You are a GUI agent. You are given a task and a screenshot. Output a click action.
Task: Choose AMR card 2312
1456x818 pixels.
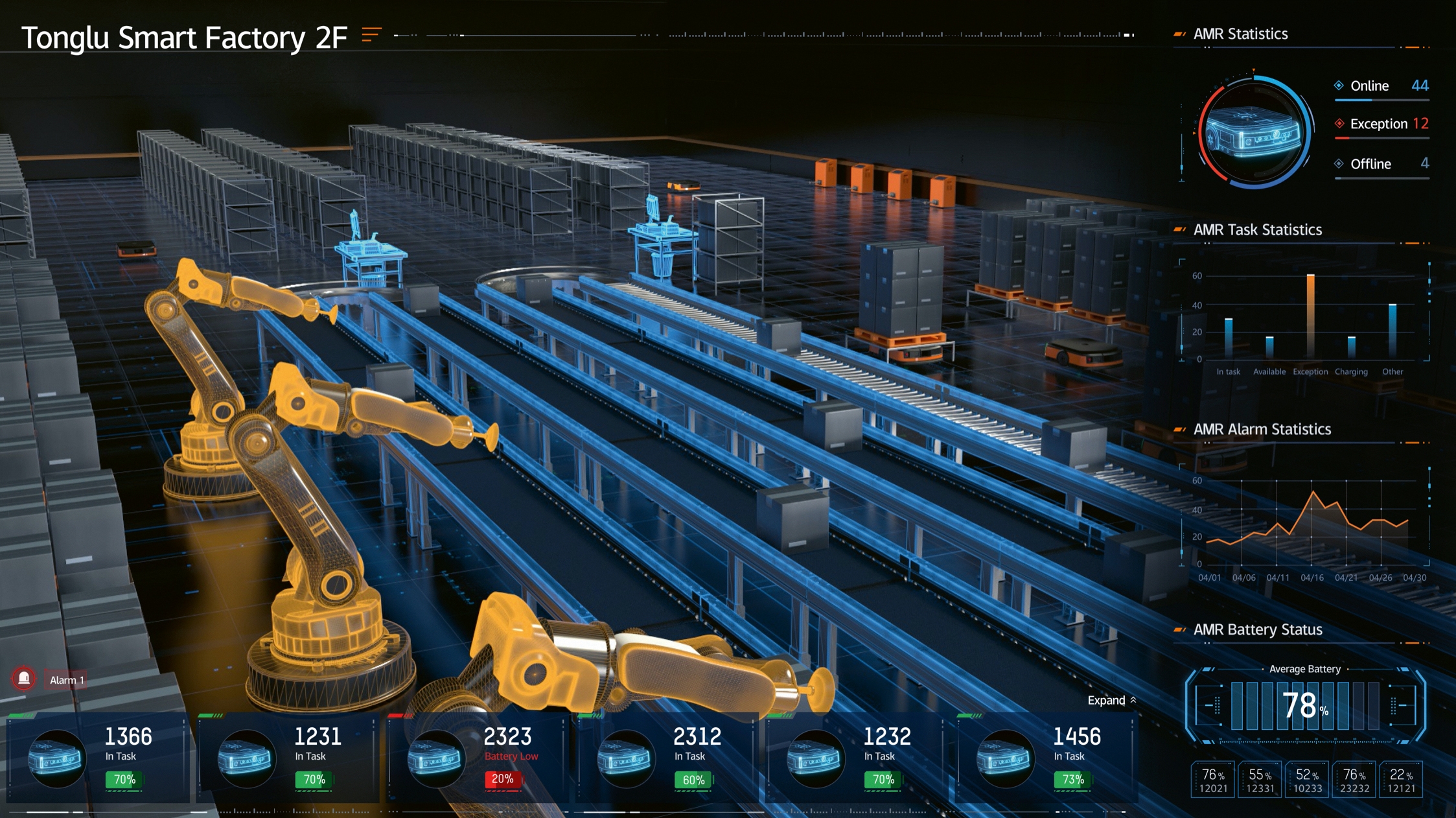tap(666, 758)
